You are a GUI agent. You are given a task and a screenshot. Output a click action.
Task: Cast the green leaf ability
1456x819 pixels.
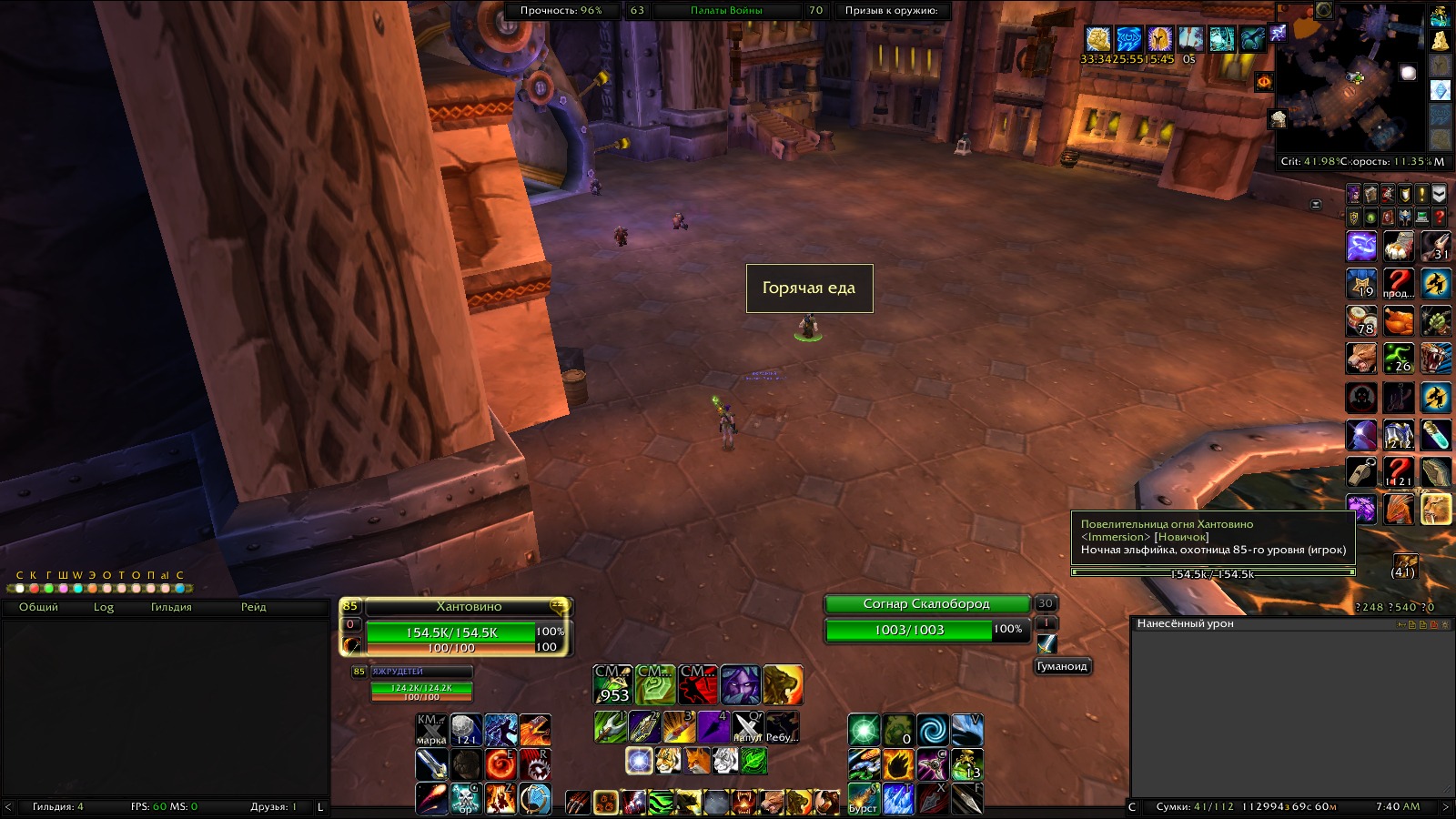753,760
